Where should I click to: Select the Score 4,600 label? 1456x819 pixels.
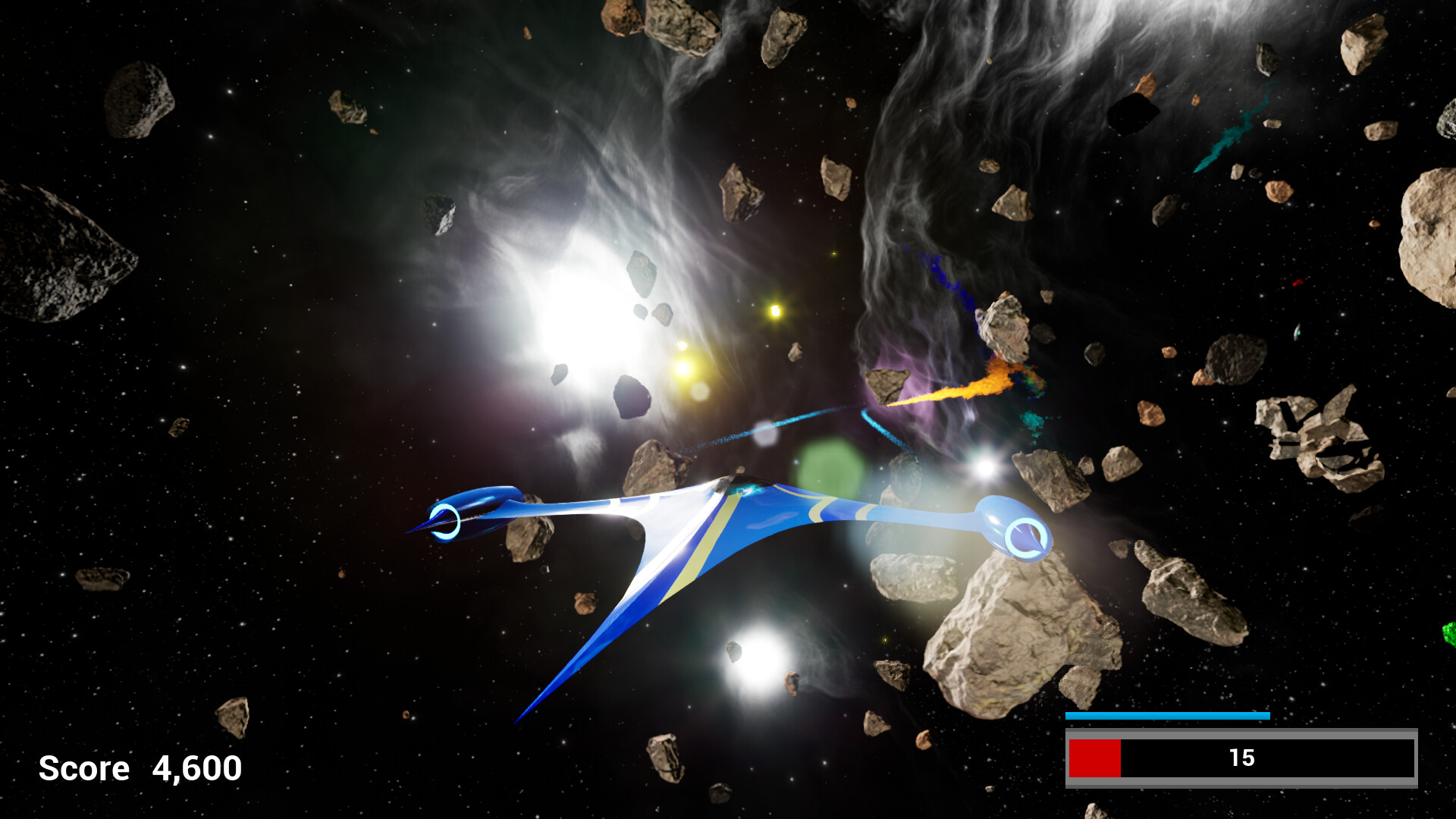[140, 768]
